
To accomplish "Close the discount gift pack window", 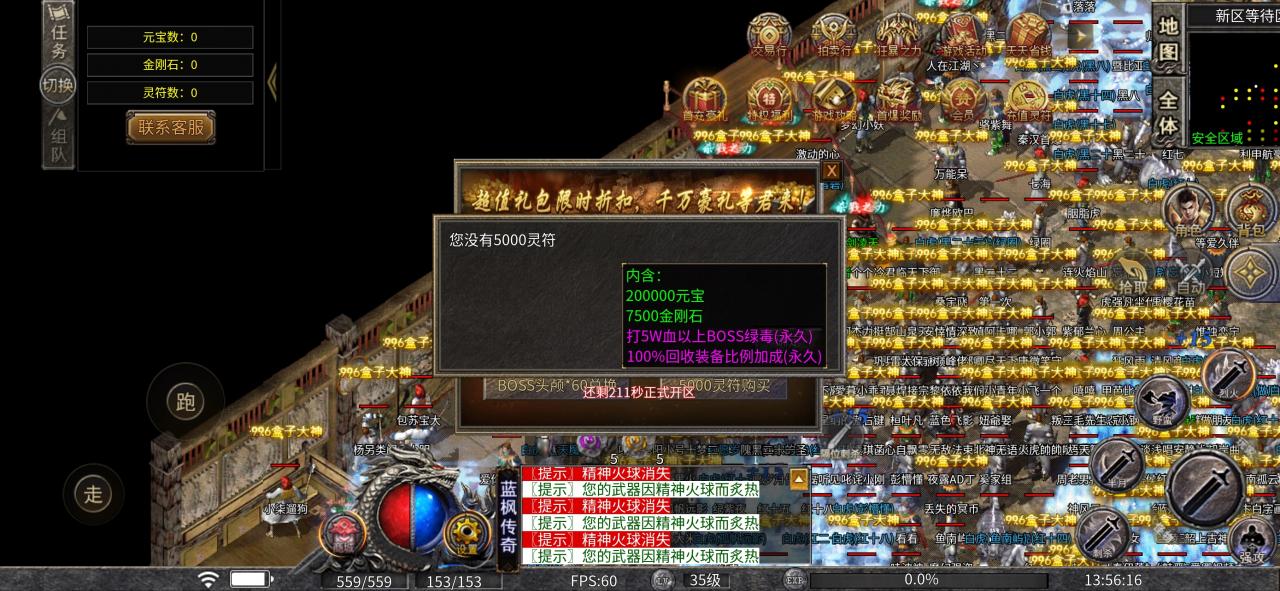I will coord(831,172).
